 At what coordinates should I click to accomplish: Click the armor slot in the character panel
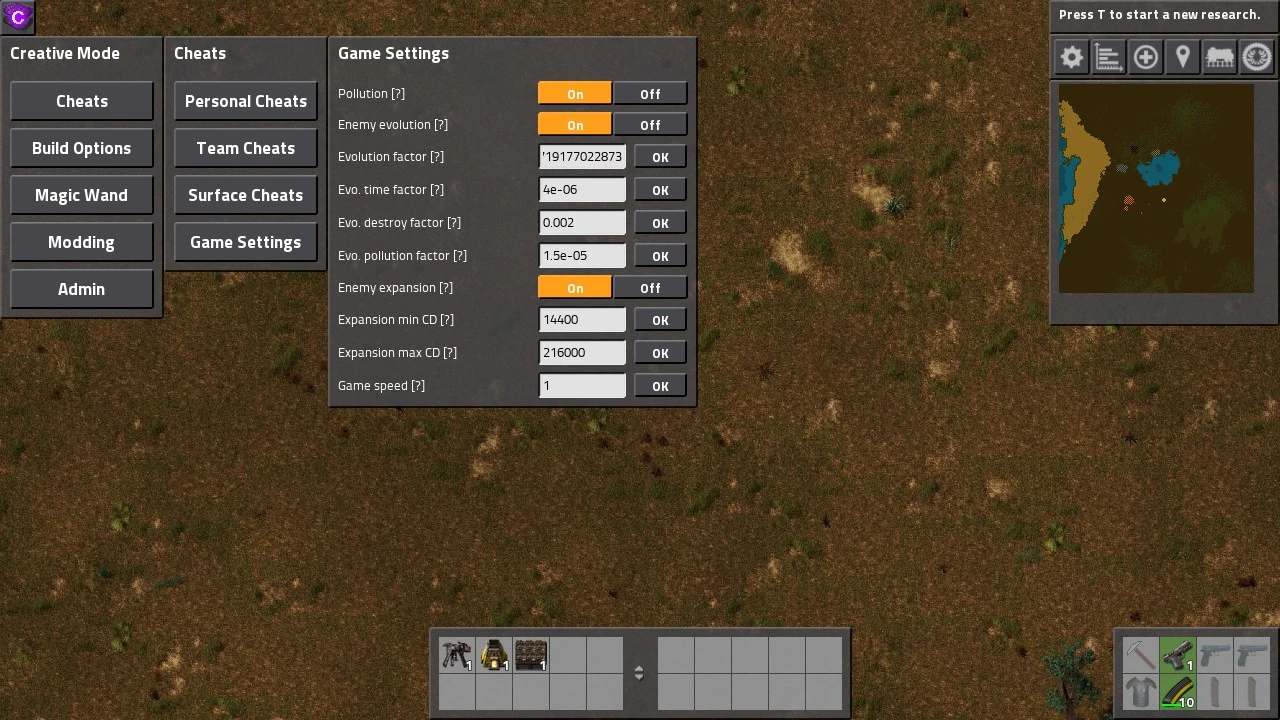[1141, 691]
